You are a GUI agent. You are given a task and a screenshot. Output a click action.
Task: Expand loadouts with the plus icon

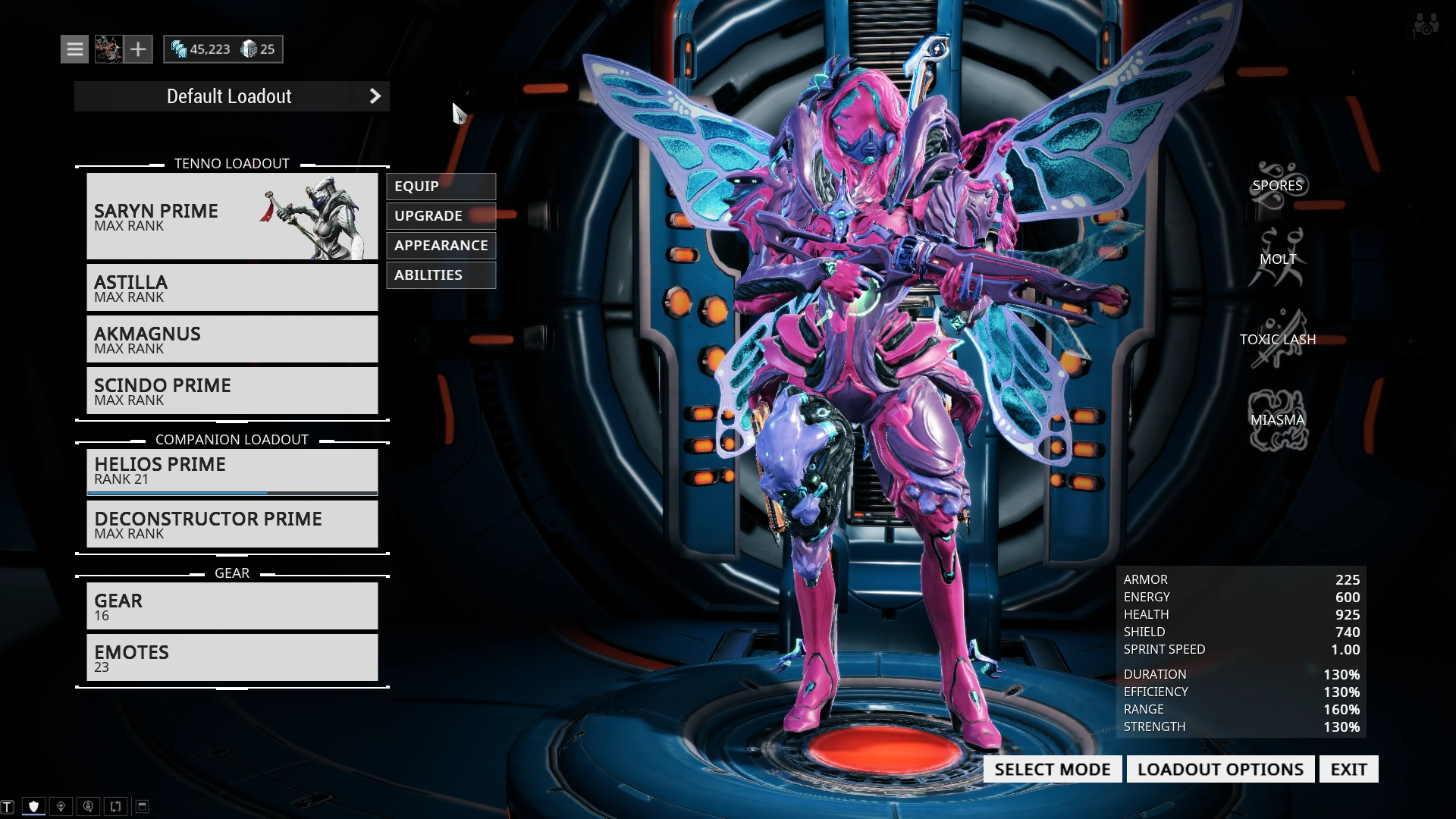pos(138,49)
